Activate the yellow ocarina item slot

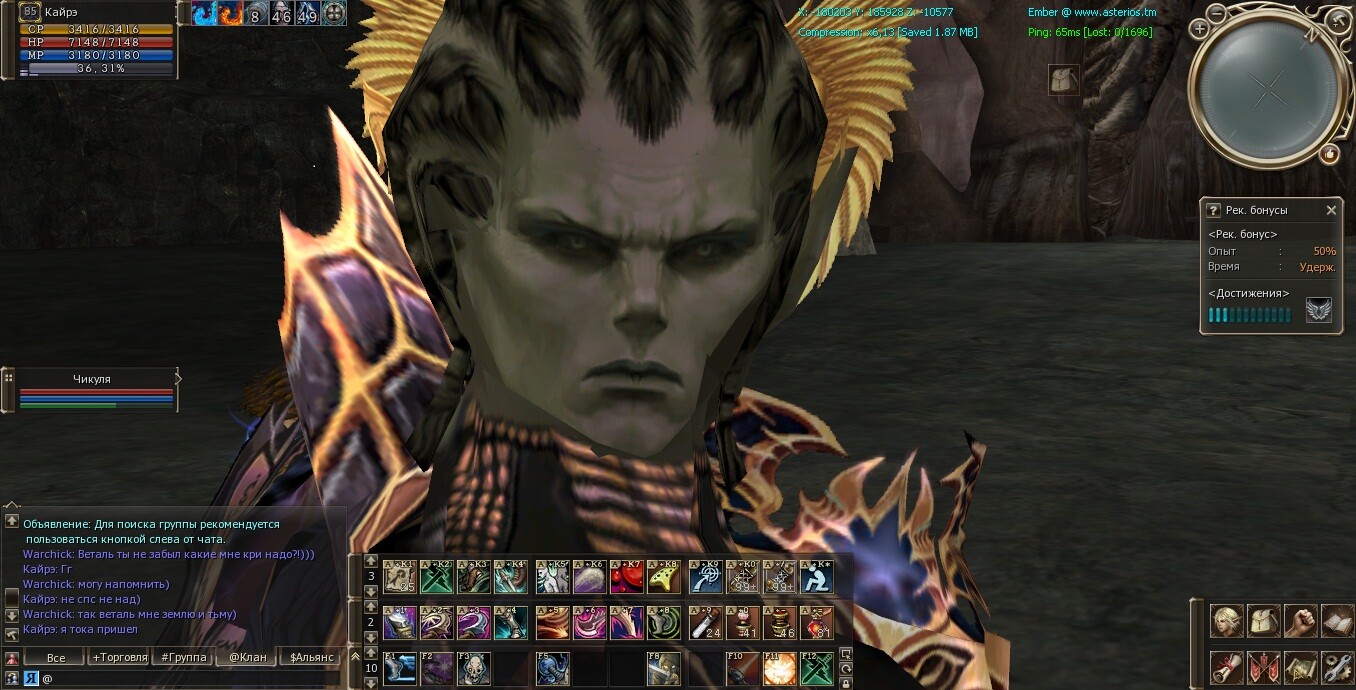tap(663, 577)
